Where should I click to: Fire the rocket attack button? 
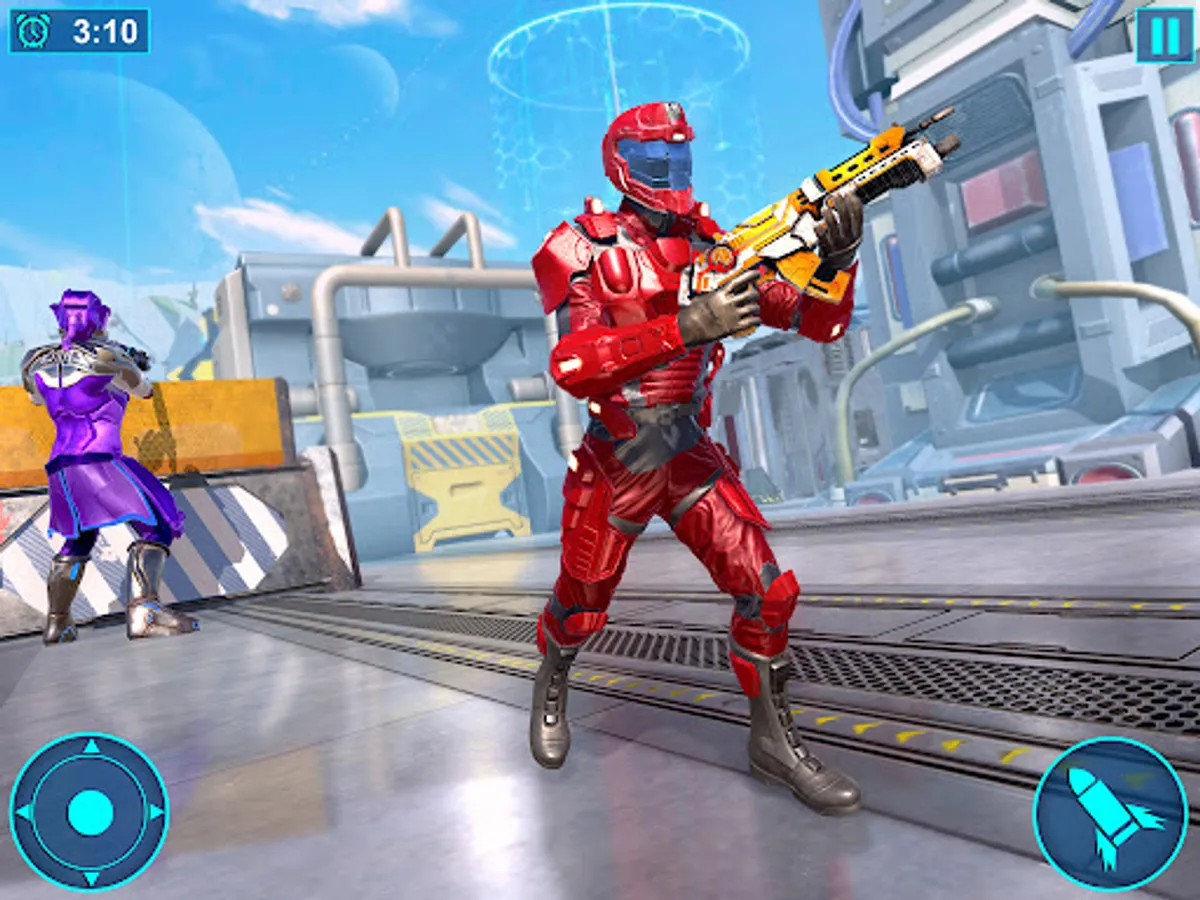coord(1110,814)
